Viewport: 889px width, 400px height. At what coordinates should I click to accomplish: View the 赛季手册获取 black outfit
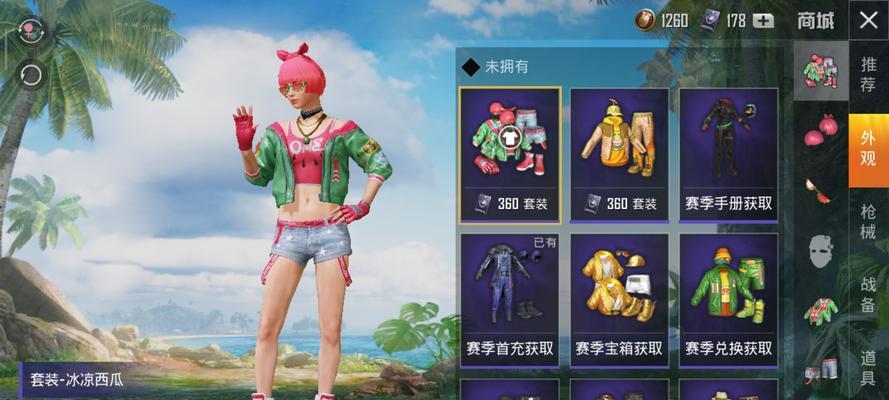click(729, 154)
